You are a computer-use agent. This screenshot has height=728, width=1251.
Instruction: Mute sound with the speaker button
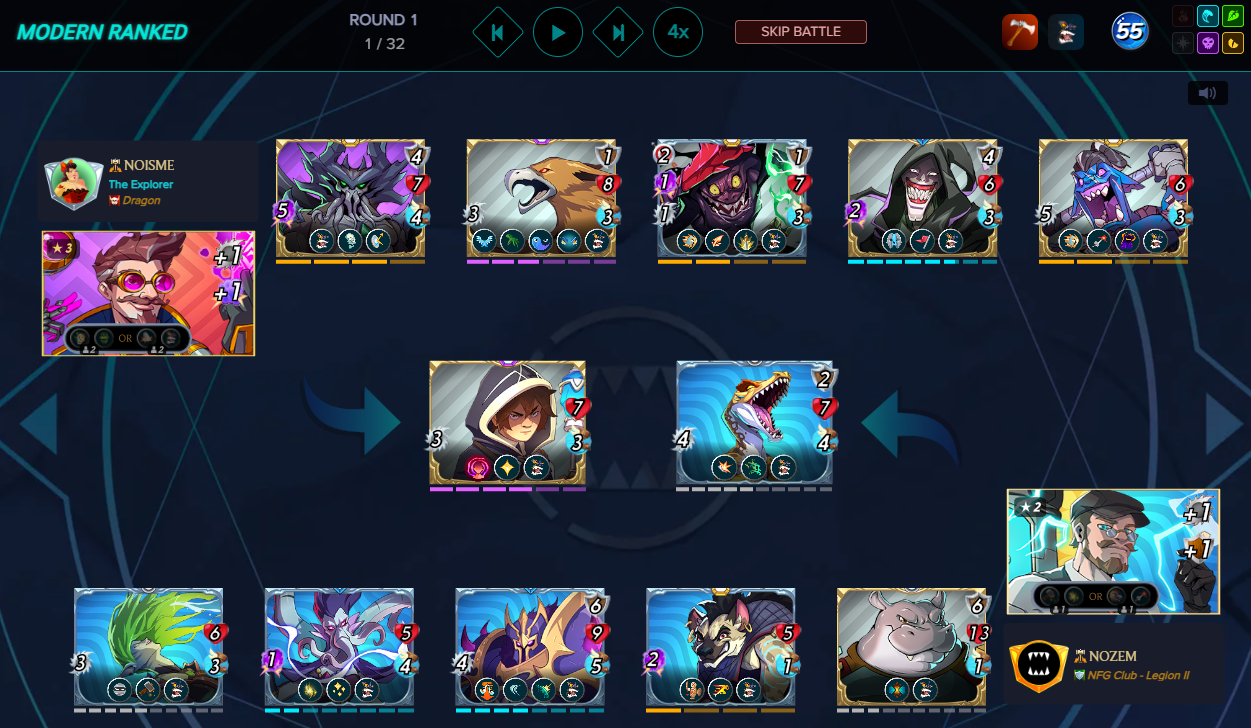pyautogui.click(x=1207, y=93)
